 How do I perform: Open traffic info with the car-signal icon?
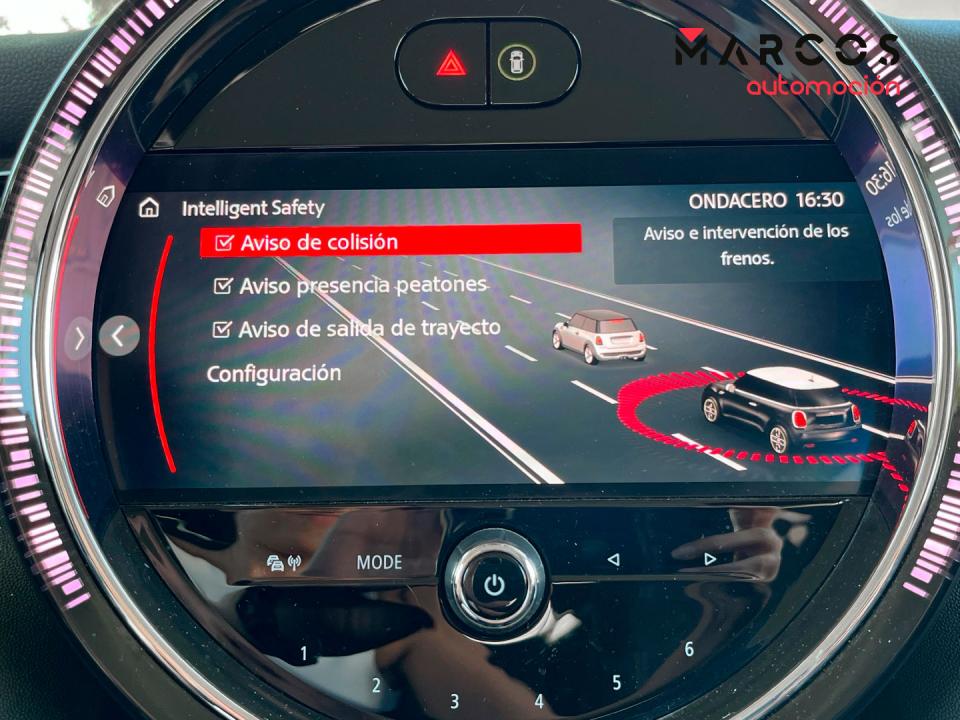284,563
